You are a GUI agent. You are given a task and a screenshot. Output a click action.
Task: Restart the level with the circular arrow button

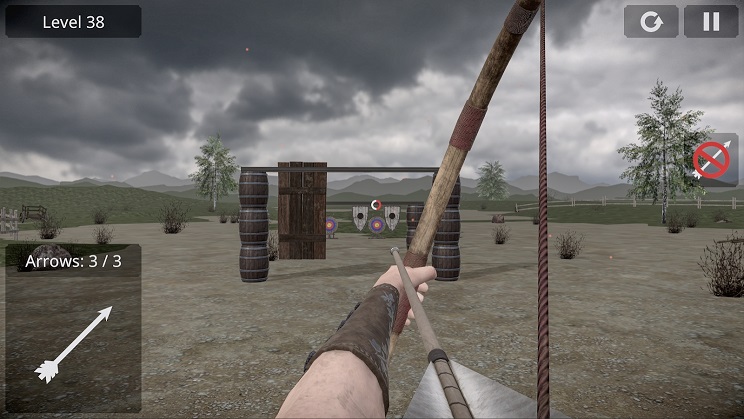tap(651, 22)
